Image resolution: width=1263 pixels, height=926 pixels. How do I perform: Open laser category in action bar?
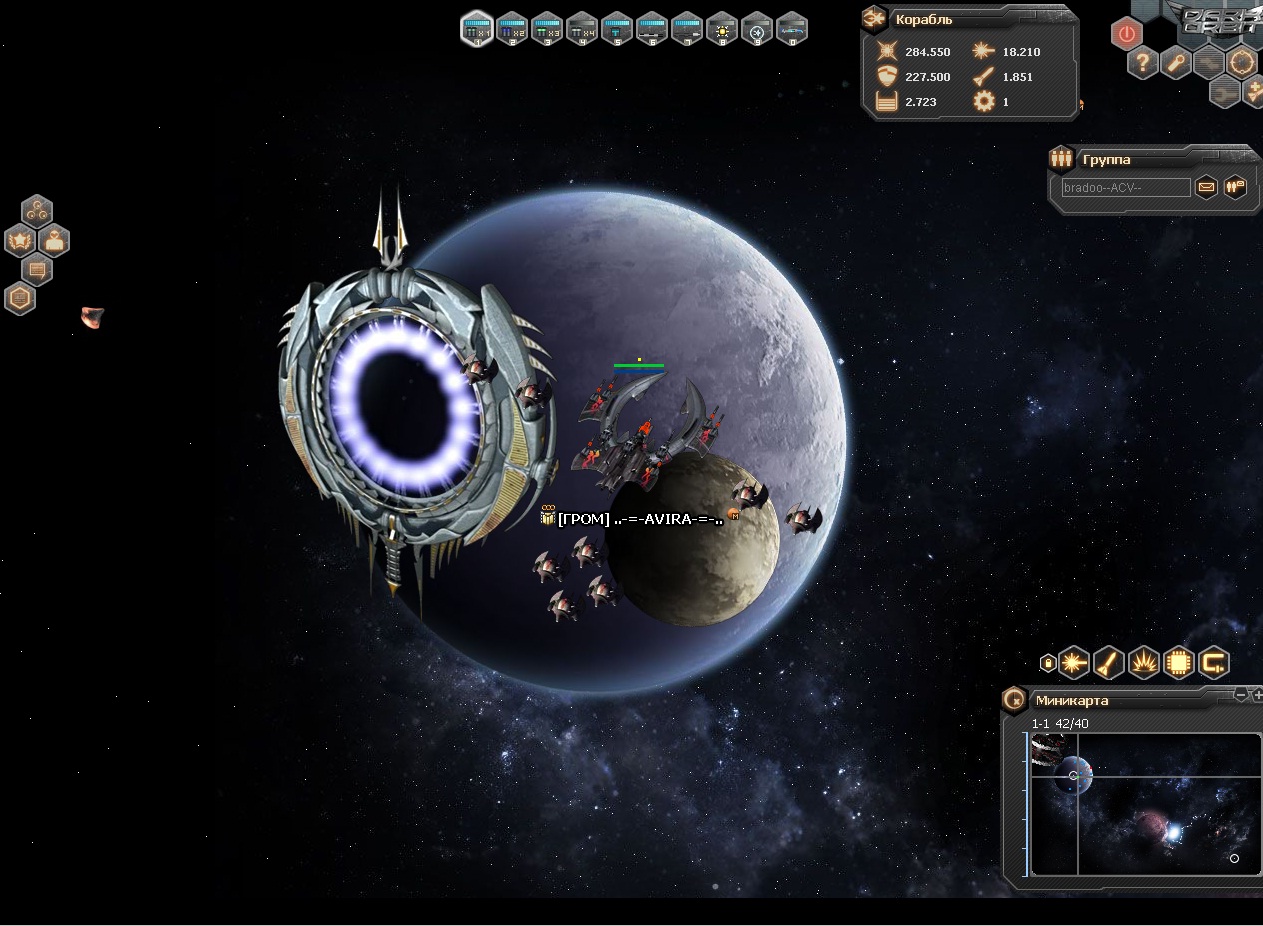1074,661
